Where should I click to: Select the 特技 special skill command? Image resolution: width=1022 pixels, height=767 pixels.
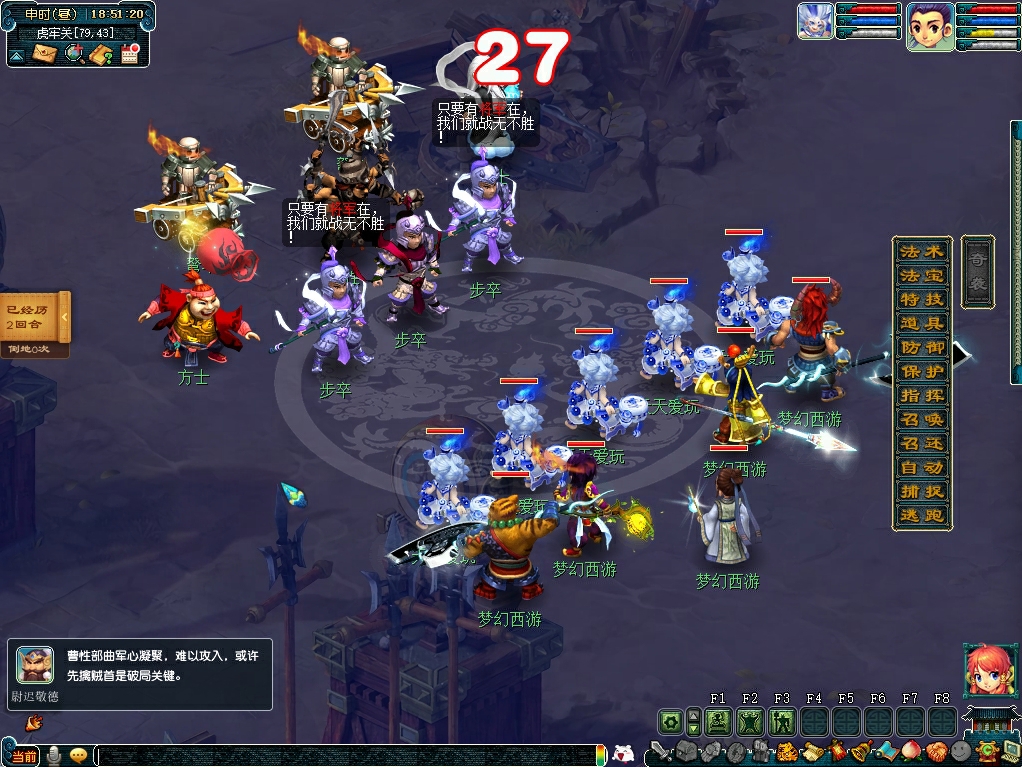coord(921,299)
